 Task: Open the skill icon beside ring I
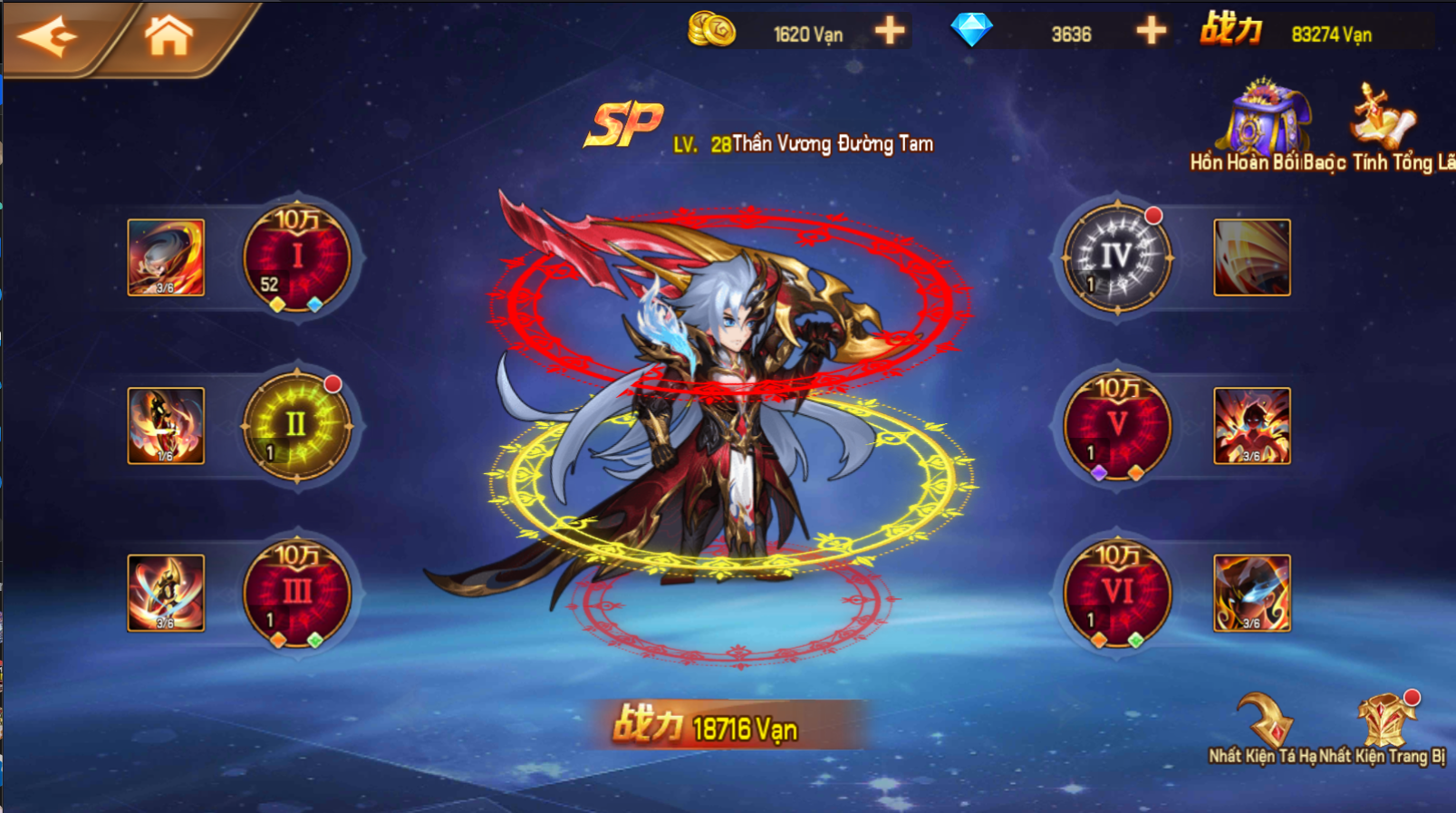pos(166,257)
